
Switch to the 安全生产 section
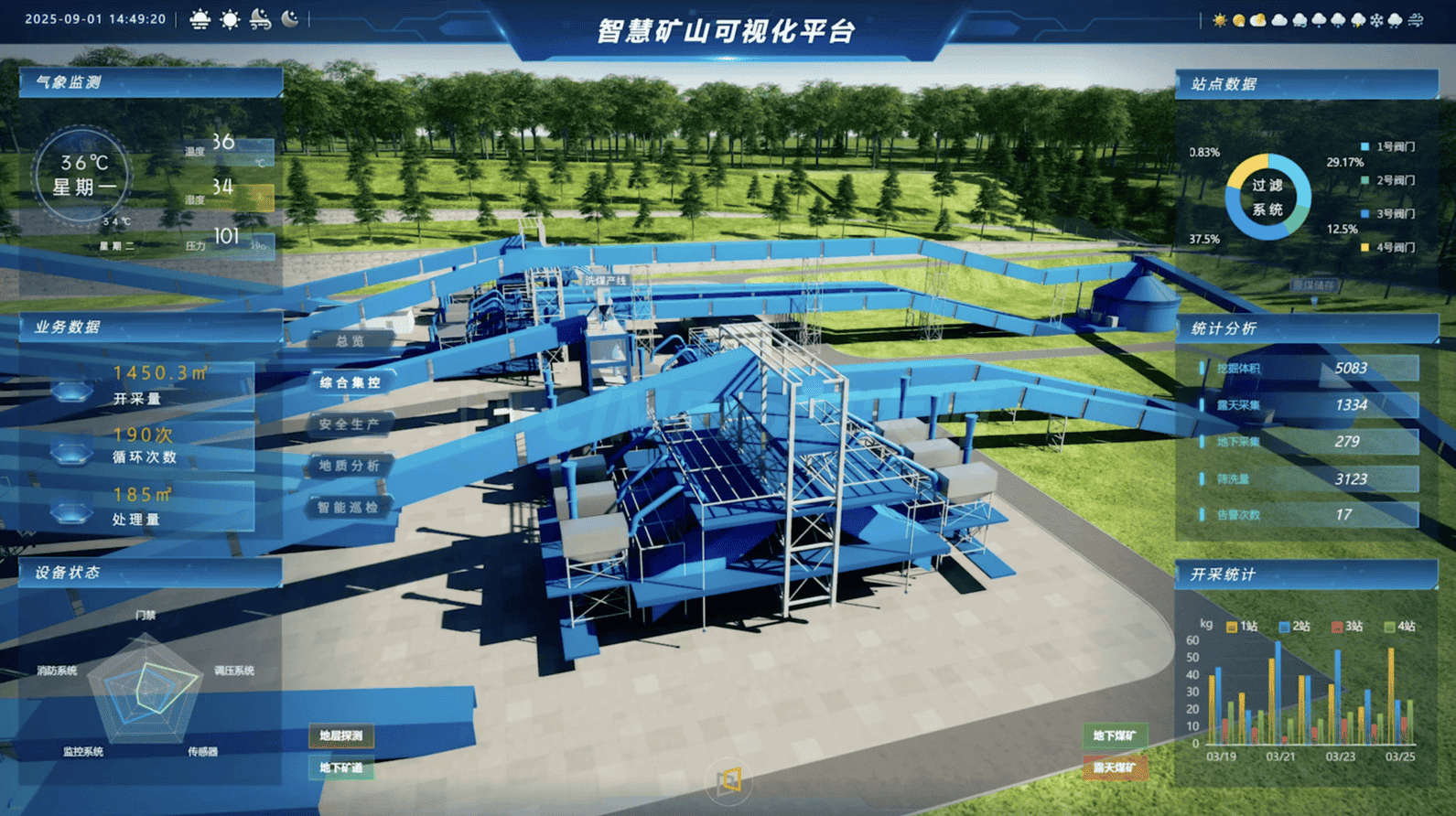350,424
